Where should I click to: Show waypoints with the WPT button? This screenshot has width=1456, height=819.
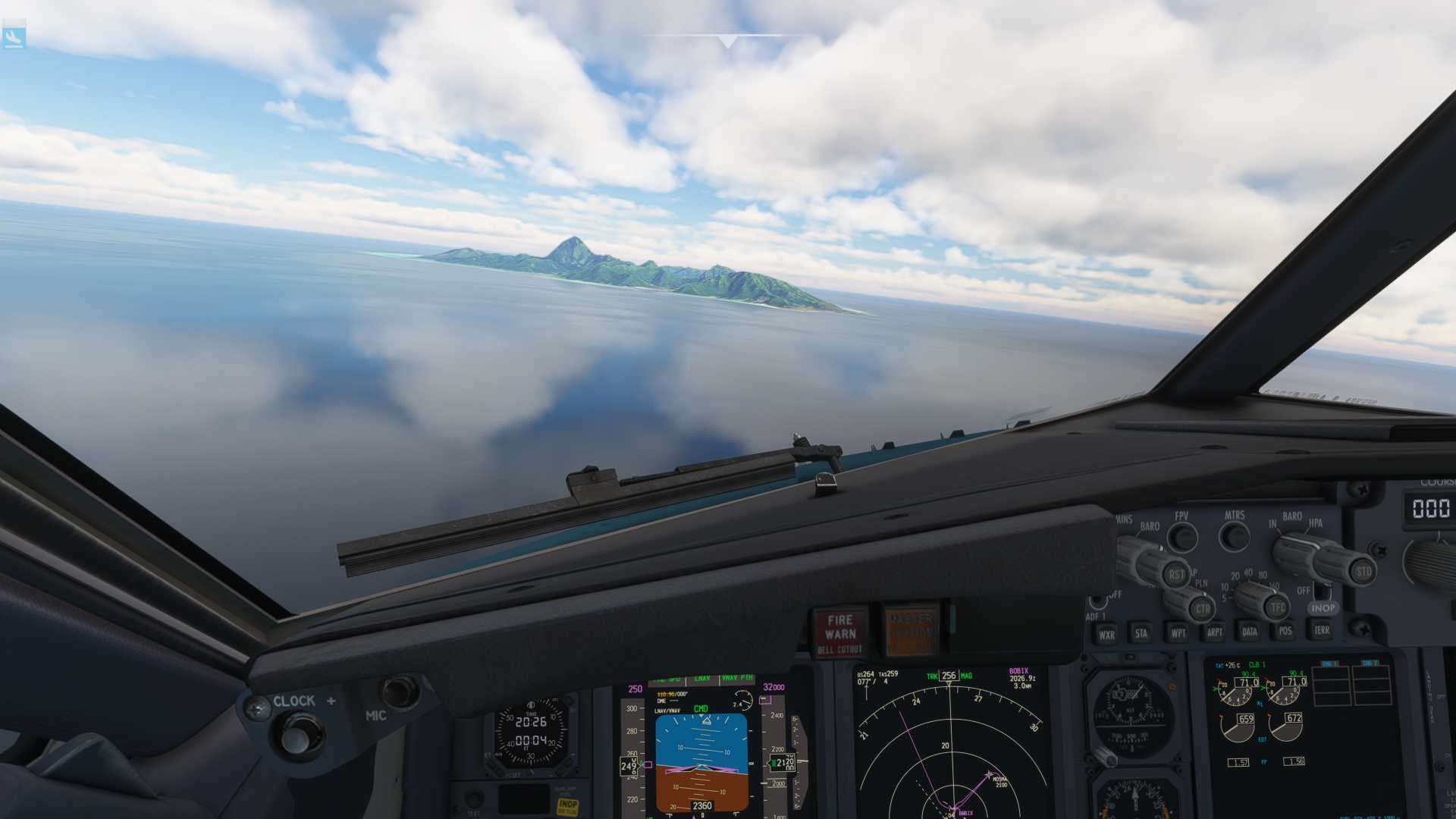tap(1178, 632)
